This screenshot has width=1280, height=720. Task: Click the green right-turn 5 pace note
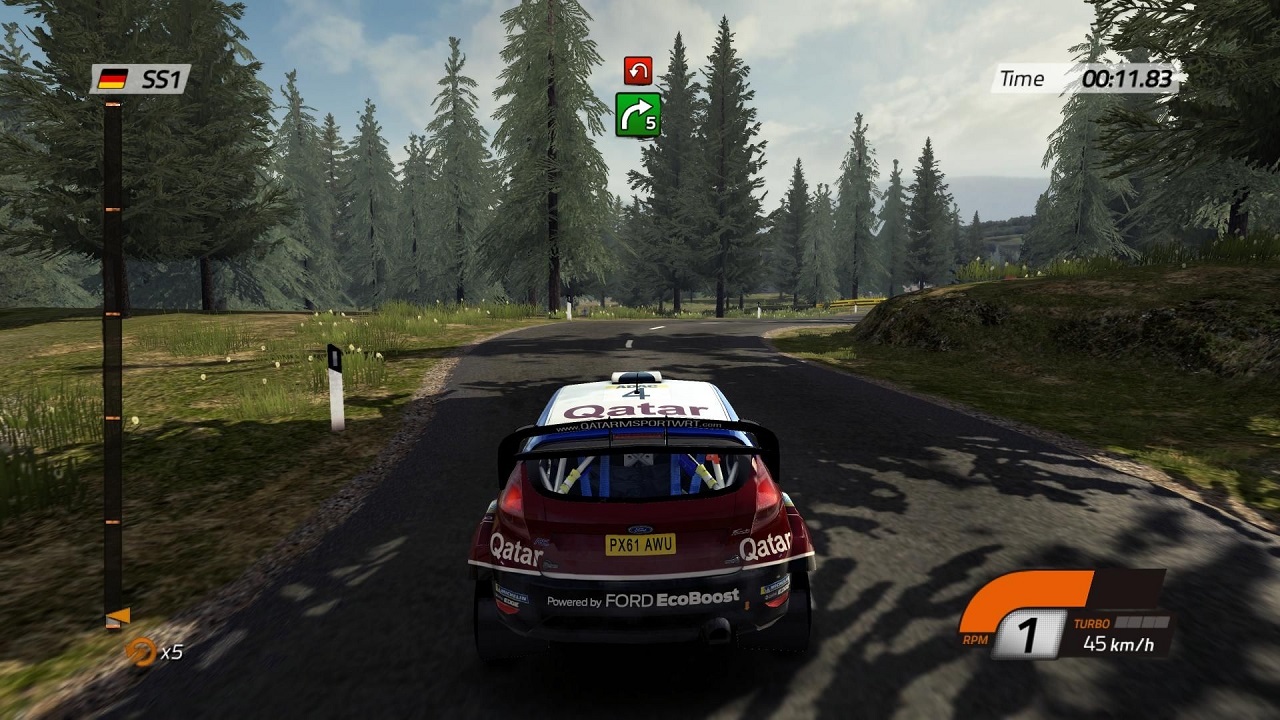[x=638, y=114]
